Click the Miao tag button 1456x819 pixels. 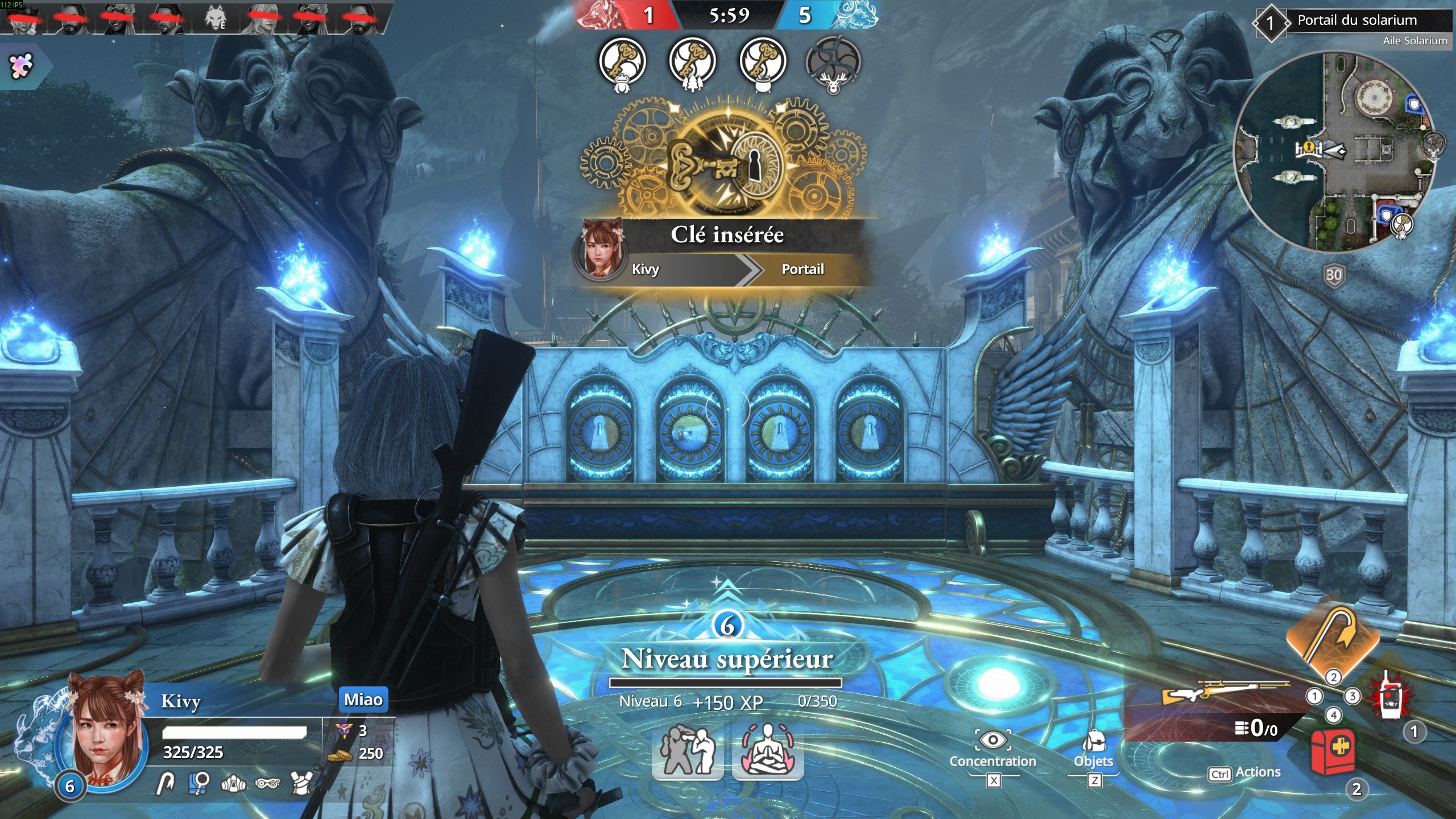click(x=363, y=699)
